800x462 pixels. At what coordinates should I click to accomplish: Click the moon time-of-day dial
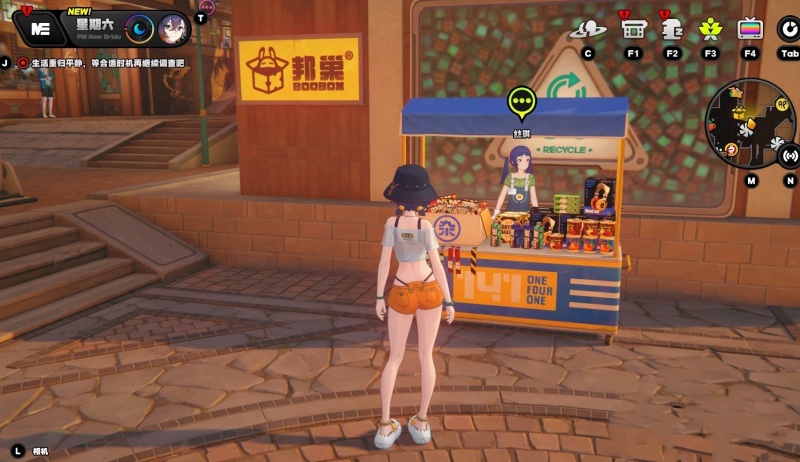coord(139,29)
